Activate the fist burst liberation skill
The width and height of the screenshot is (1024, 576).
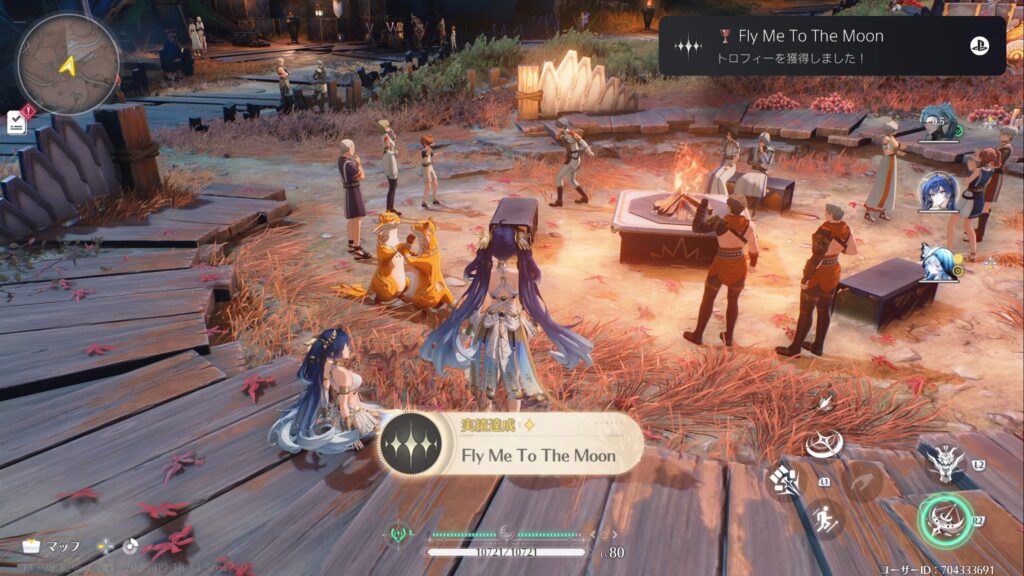tap(783, 481)
